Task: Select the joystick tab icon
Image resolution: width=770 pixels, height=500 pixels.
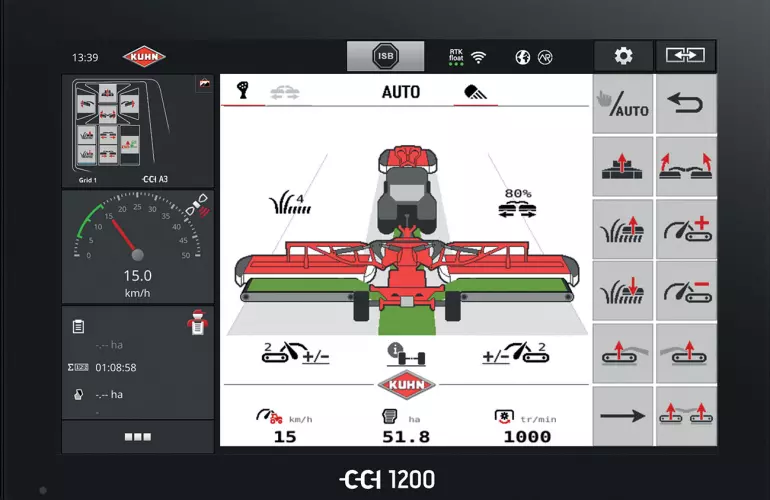Action: coord(243,91)
